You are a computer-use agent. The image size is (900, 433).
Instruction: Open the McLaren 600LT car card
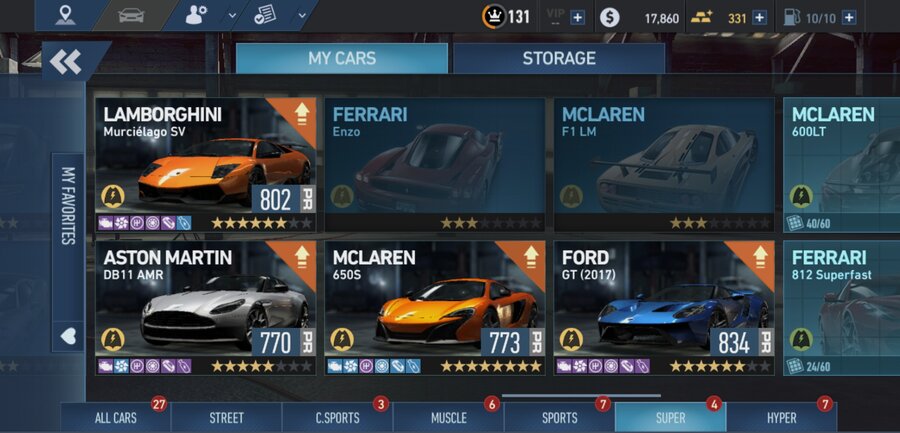coord(841,164)
